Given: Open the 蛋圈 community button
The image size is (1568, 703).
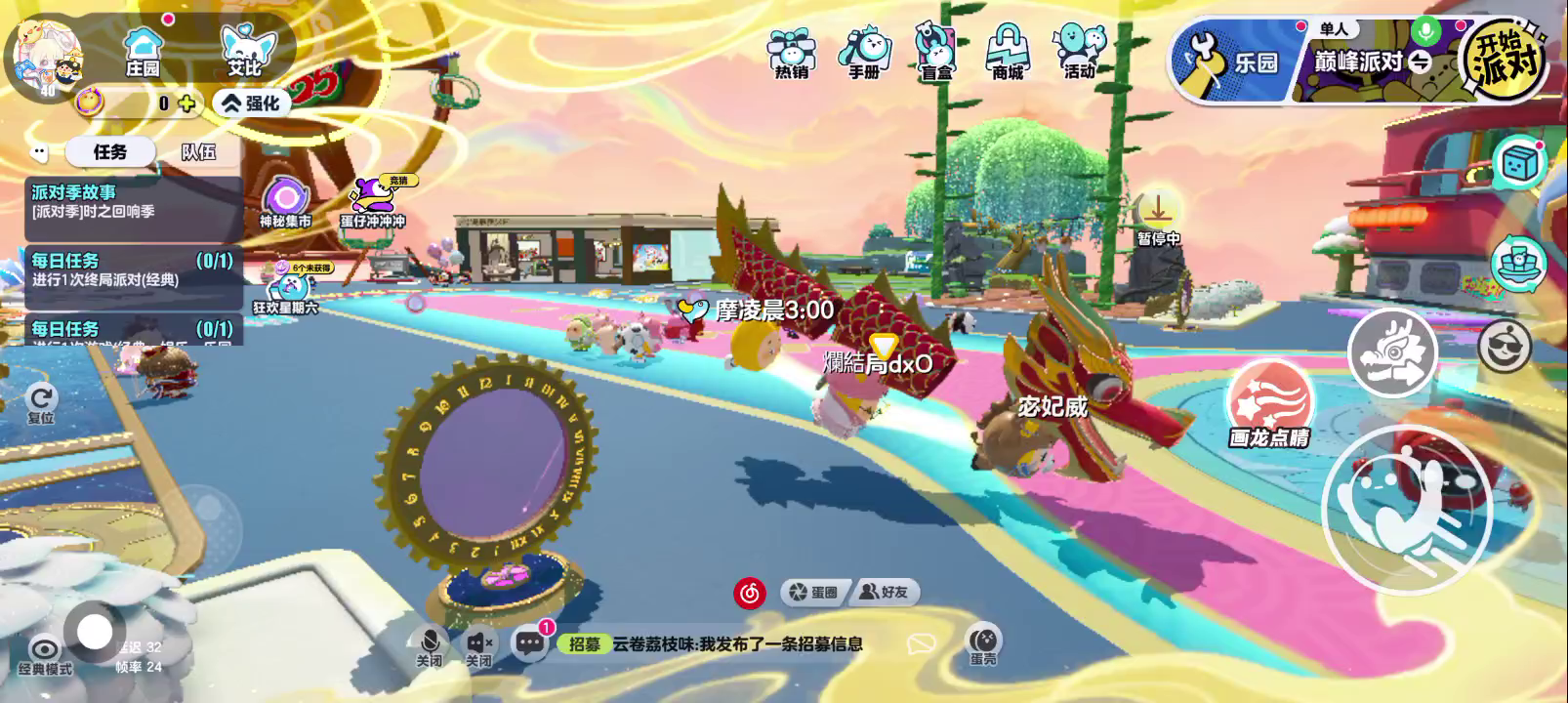Looking at the screenshot, I should 814,592.
